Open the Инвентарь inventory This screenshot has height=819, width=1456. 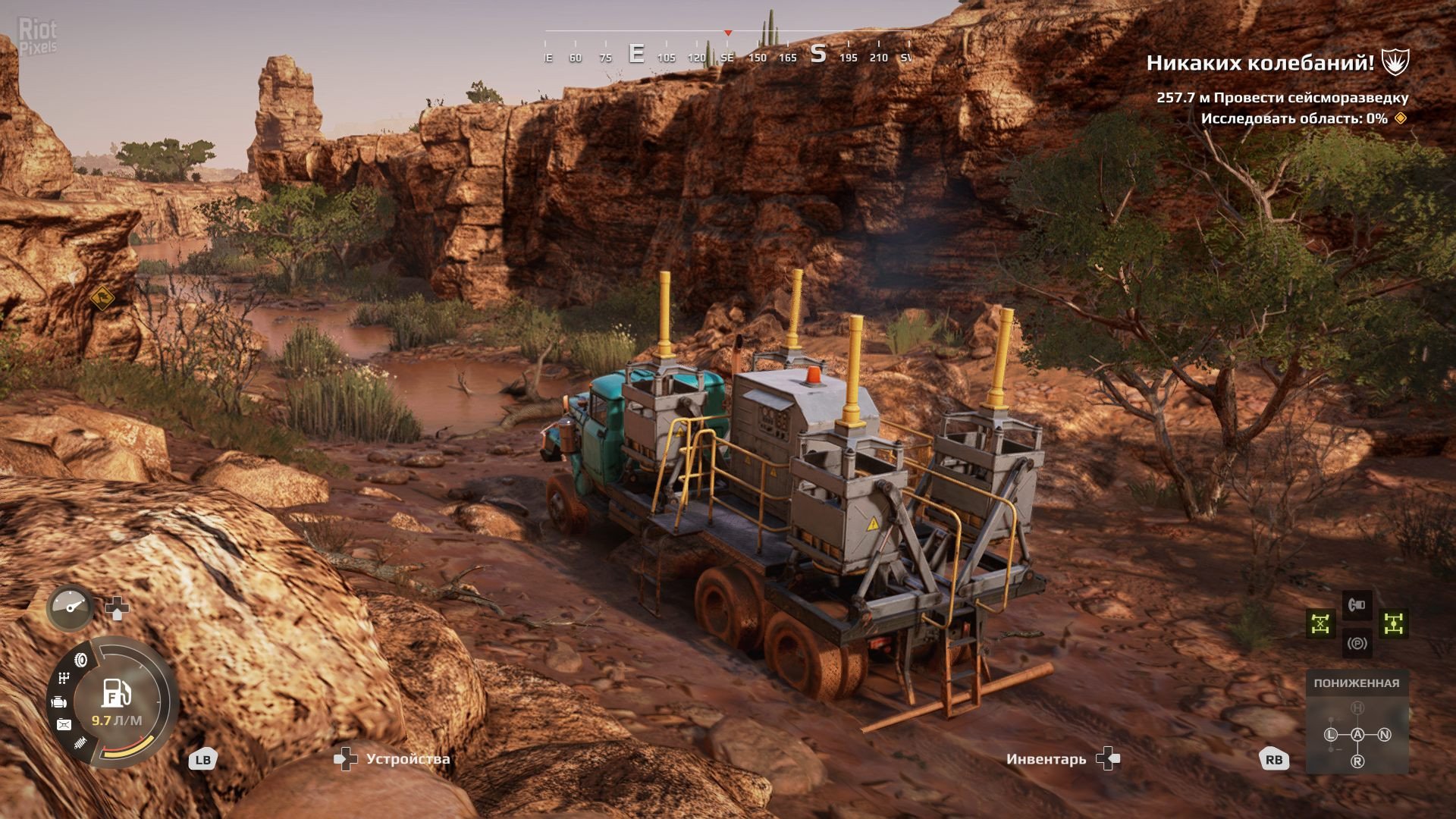(x=1046, y=759)
